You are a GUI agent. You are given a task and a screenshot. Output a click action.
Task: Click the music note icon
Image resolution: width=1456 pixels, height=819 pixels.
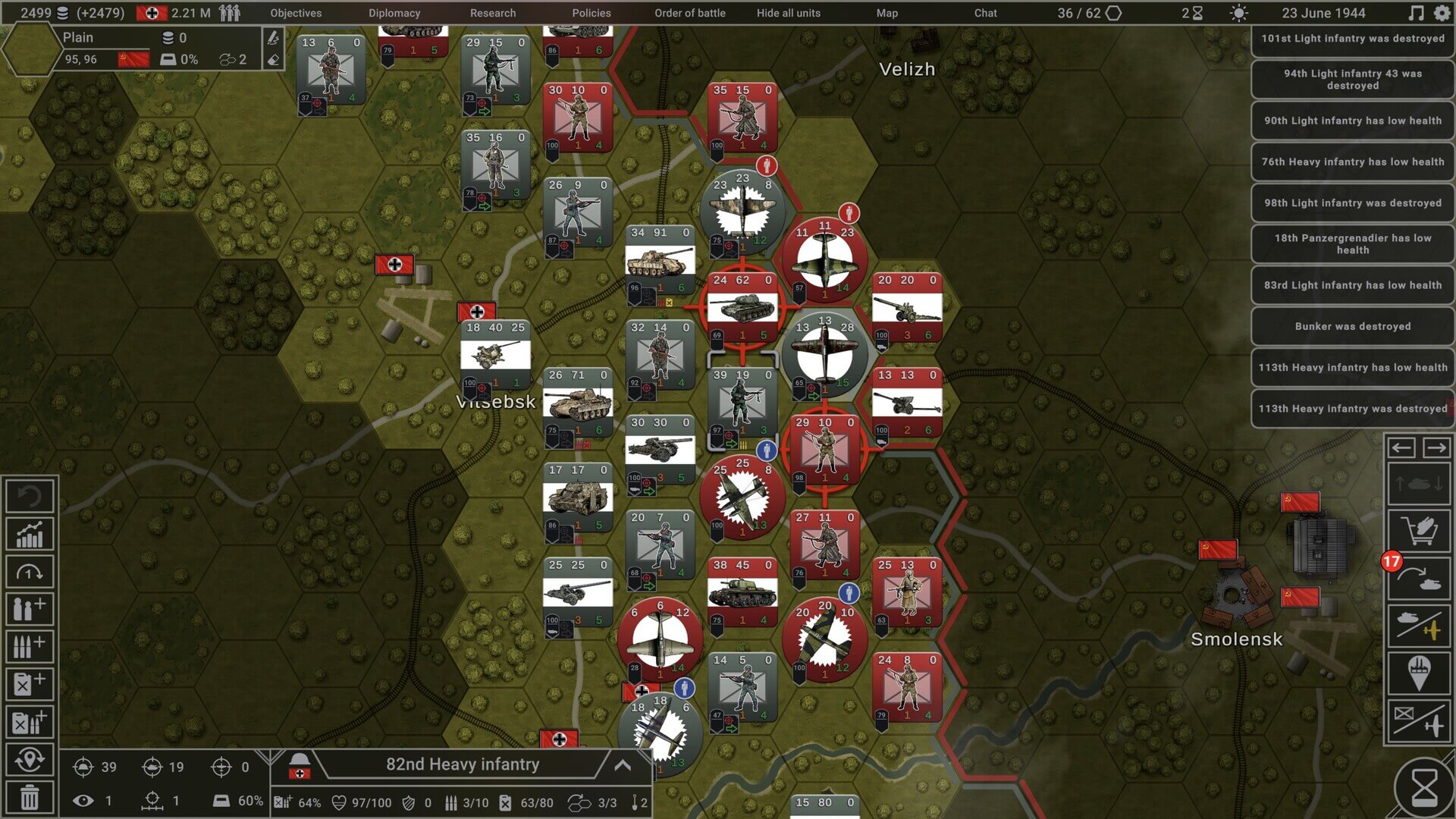tap(1416, 13)
